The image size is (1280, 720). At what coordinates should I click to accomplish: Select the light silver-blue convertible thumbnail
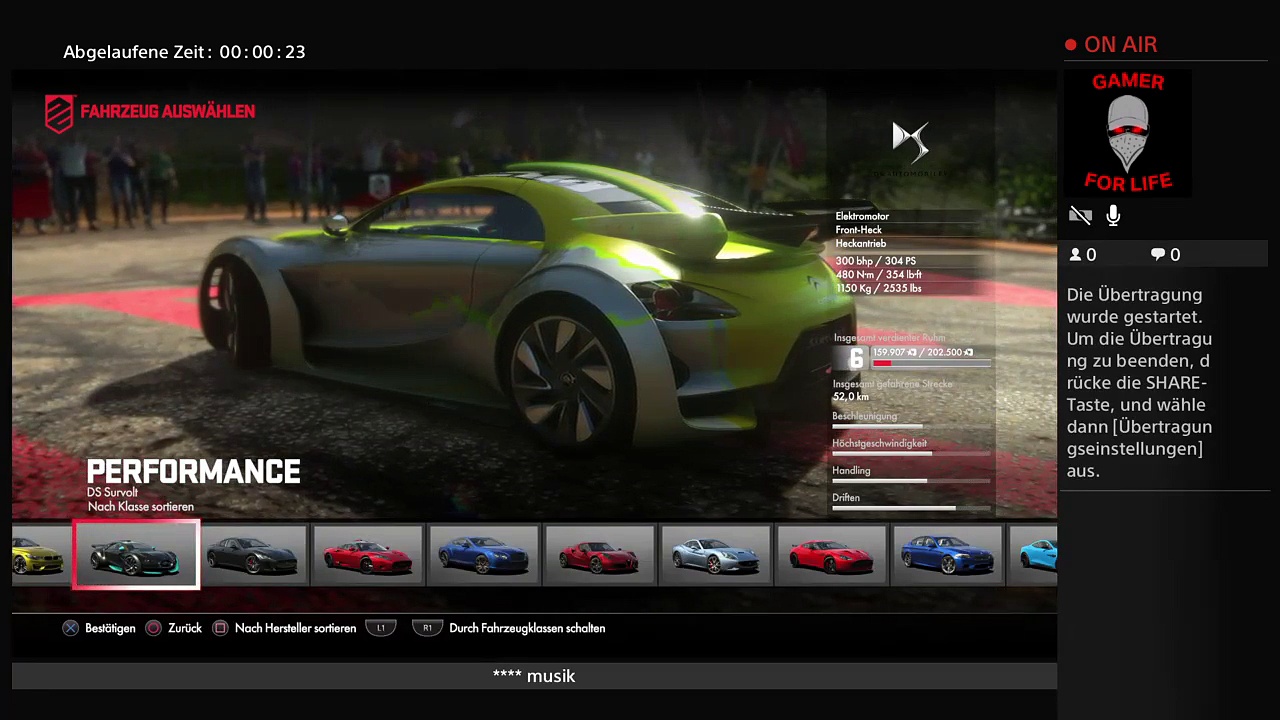(x=714, y=554)
